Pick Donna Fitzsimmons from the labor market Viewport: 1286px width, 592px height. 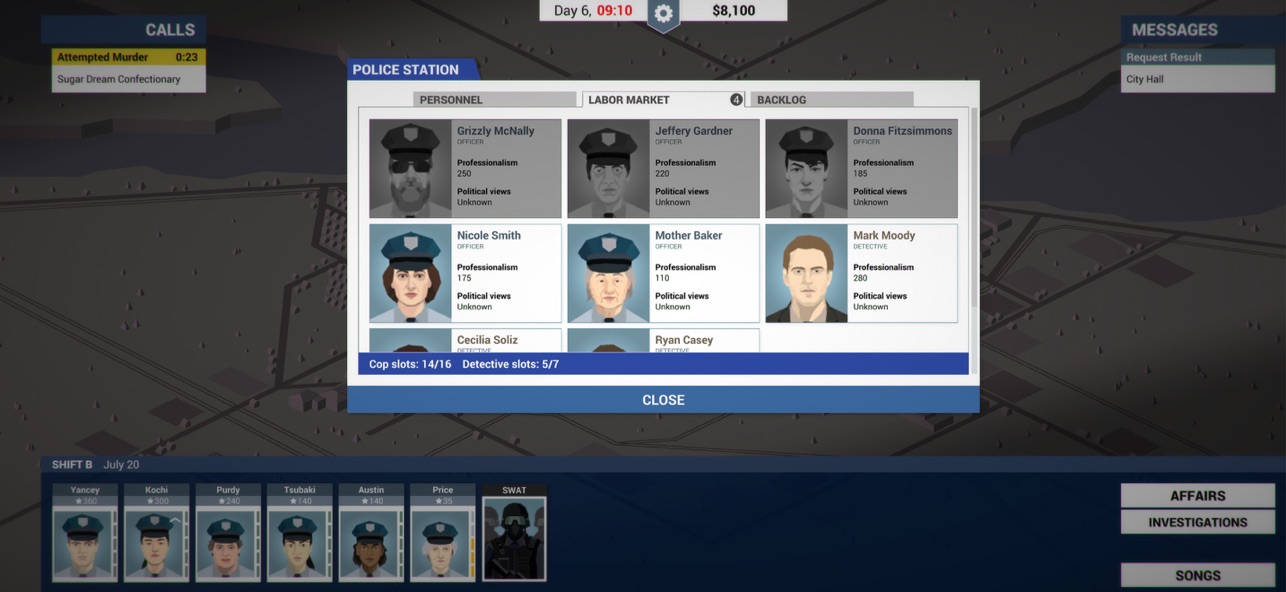pyautogui.click(x=861, y=169)
